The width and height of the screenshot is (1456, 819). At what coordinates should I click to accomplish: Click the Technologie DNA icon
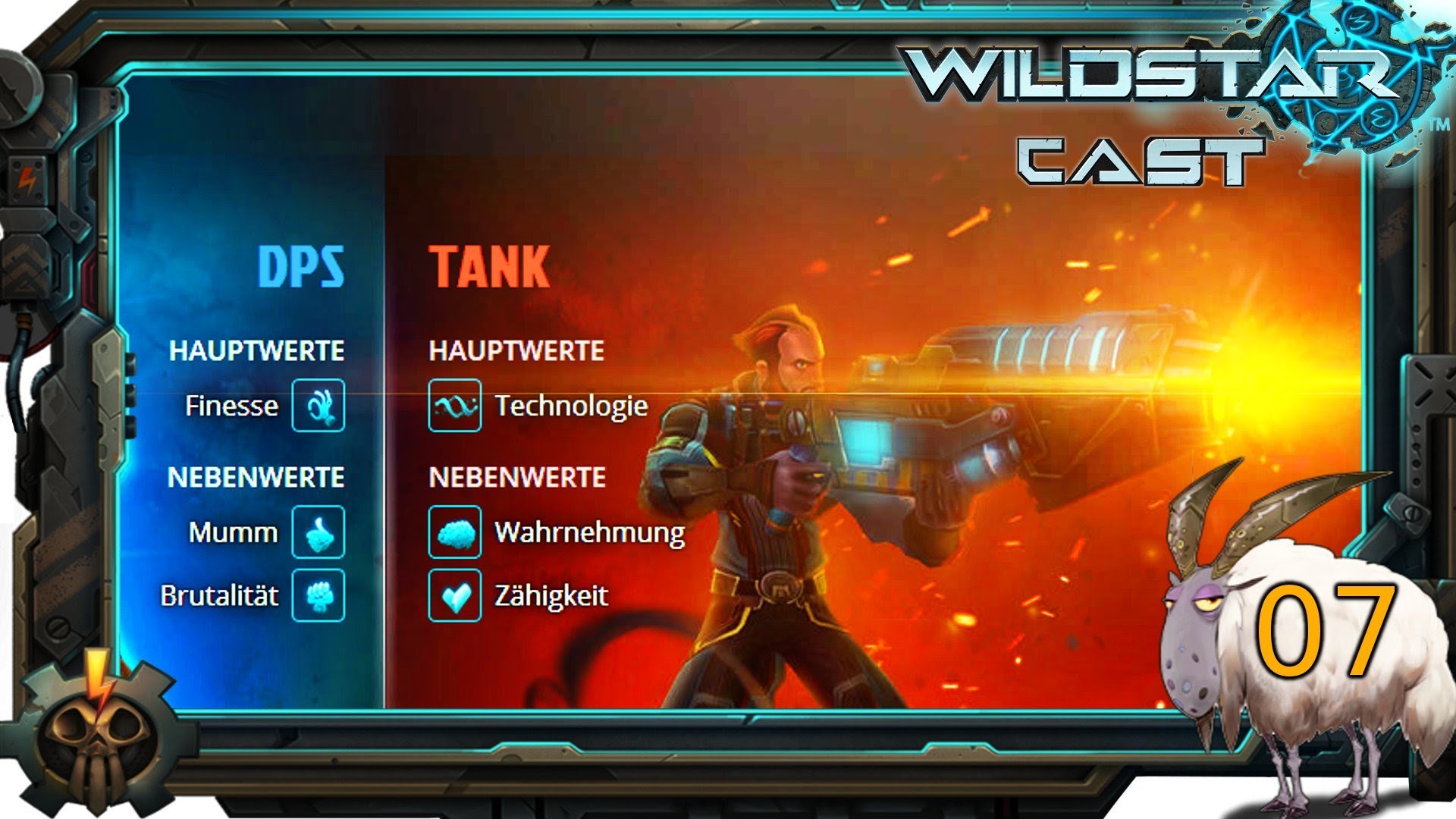[x=455, y=406]
